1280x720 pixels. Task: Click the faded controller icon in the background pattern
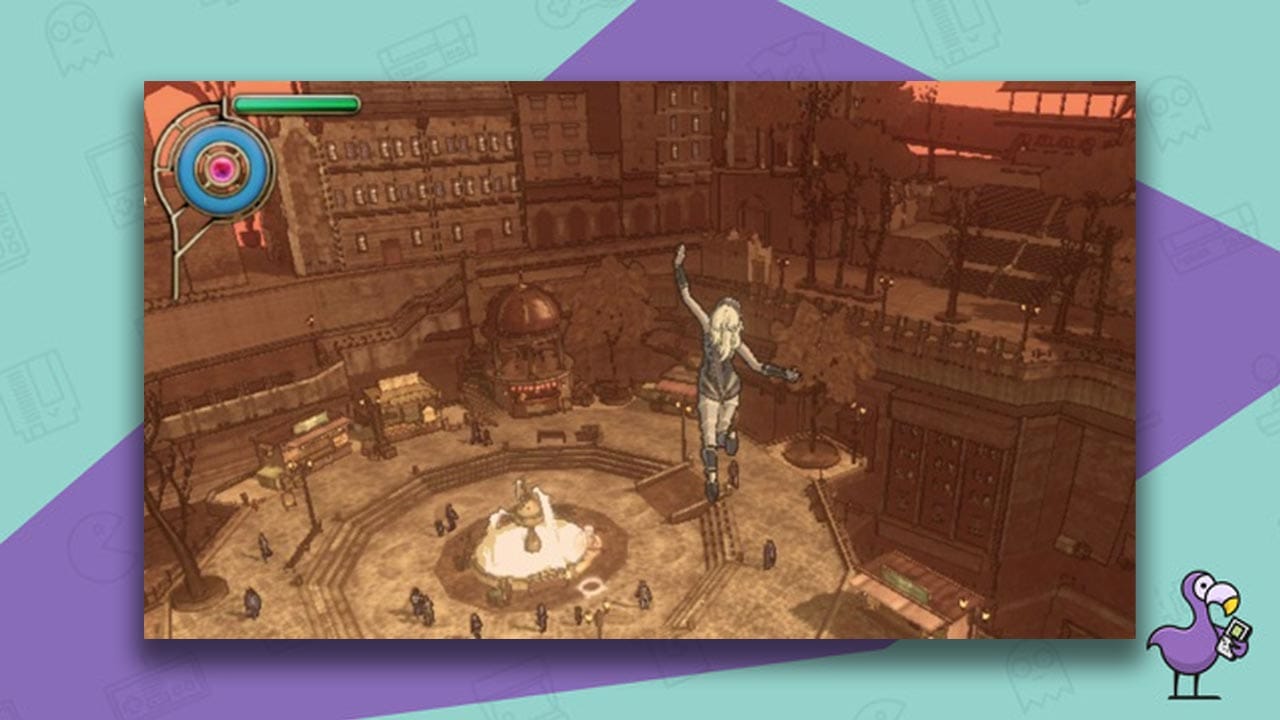pyautogui.click(x=156, y=690)
